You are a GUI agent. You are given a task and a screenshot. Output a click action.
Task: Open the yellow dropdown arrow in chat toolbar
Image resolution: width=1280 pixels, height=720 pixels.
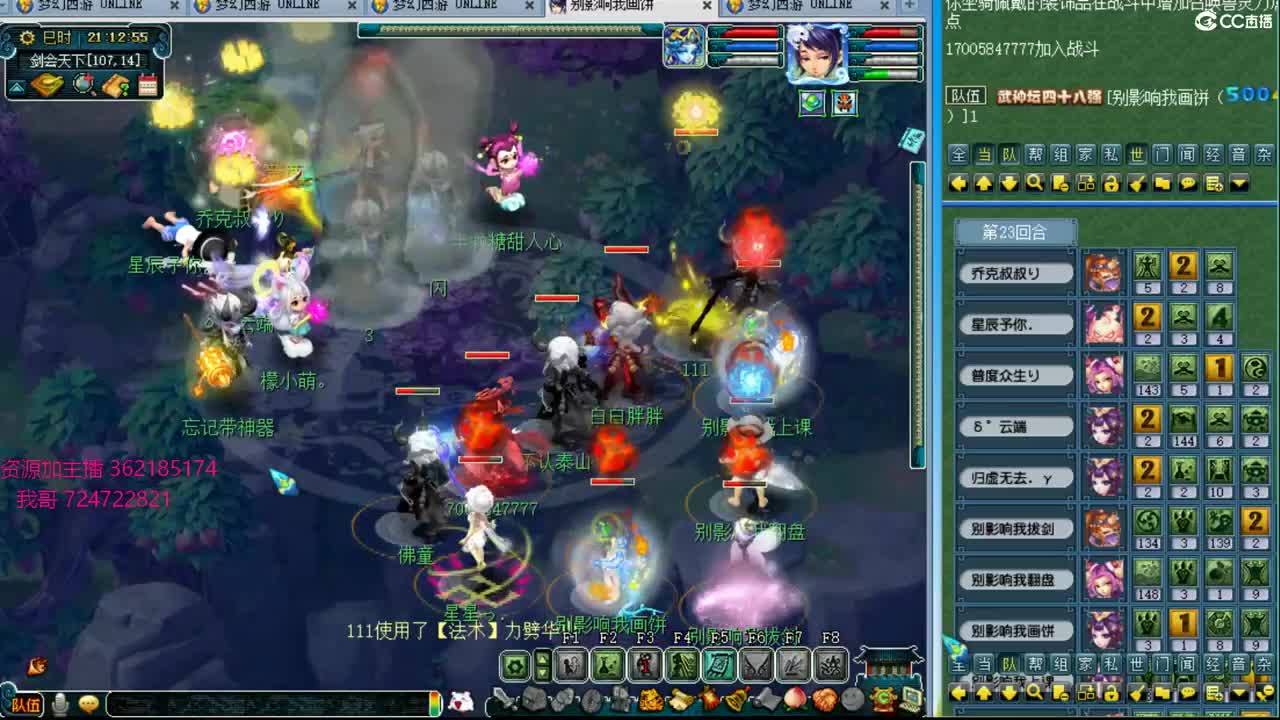coord(1240,183)
